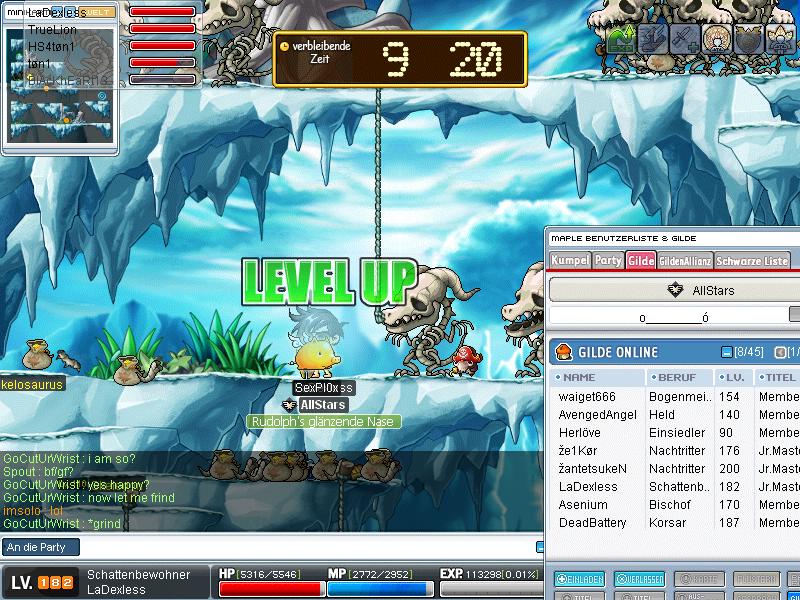Click the Einladen invite button
800x600 pixels.
[x=578, y=579]
